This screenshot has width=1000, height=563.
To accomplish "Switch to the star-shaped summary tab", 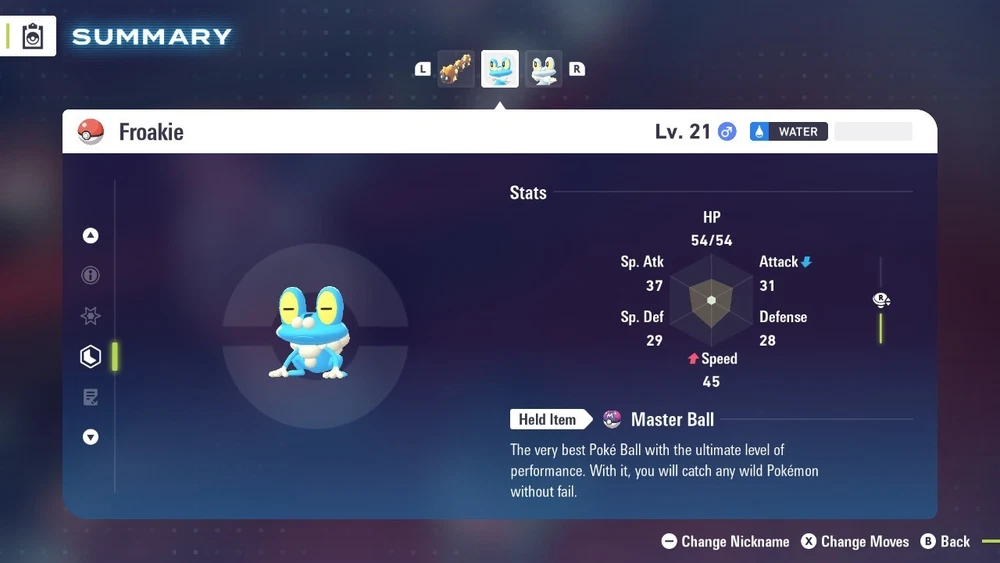I will click(91, 316).
